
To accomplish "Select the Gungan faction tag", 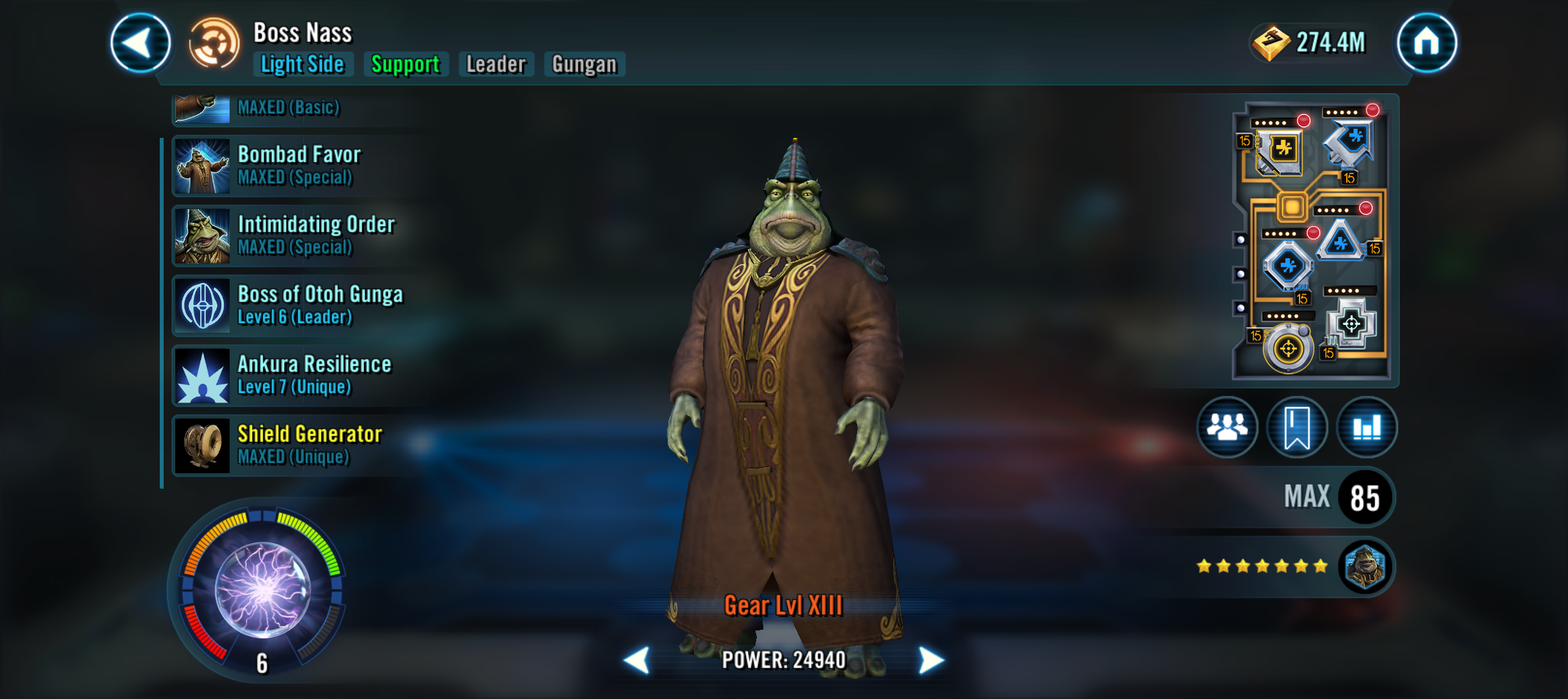I will (584, 64).
